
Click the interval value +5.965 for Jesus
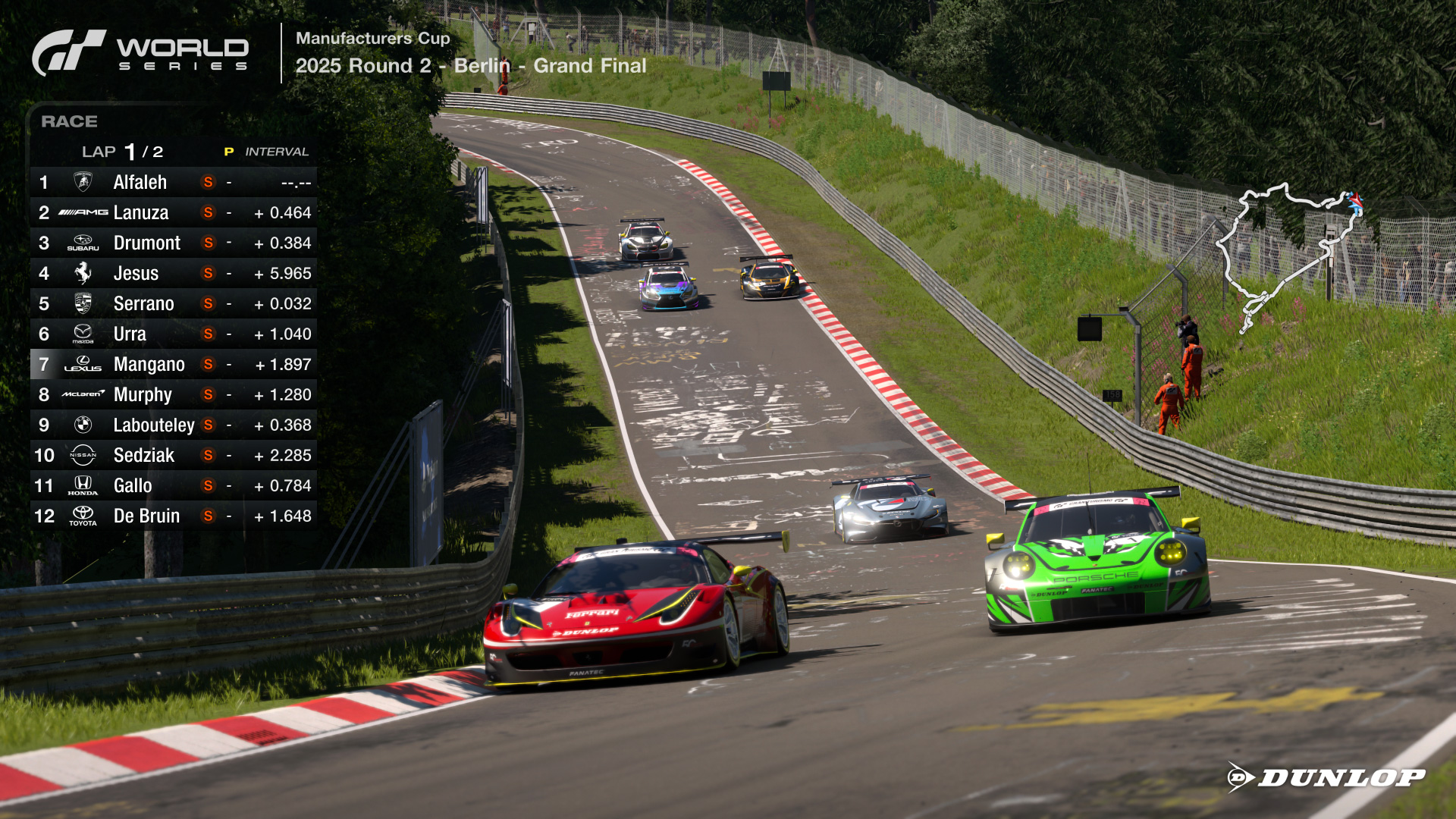(x=283, y=273)
